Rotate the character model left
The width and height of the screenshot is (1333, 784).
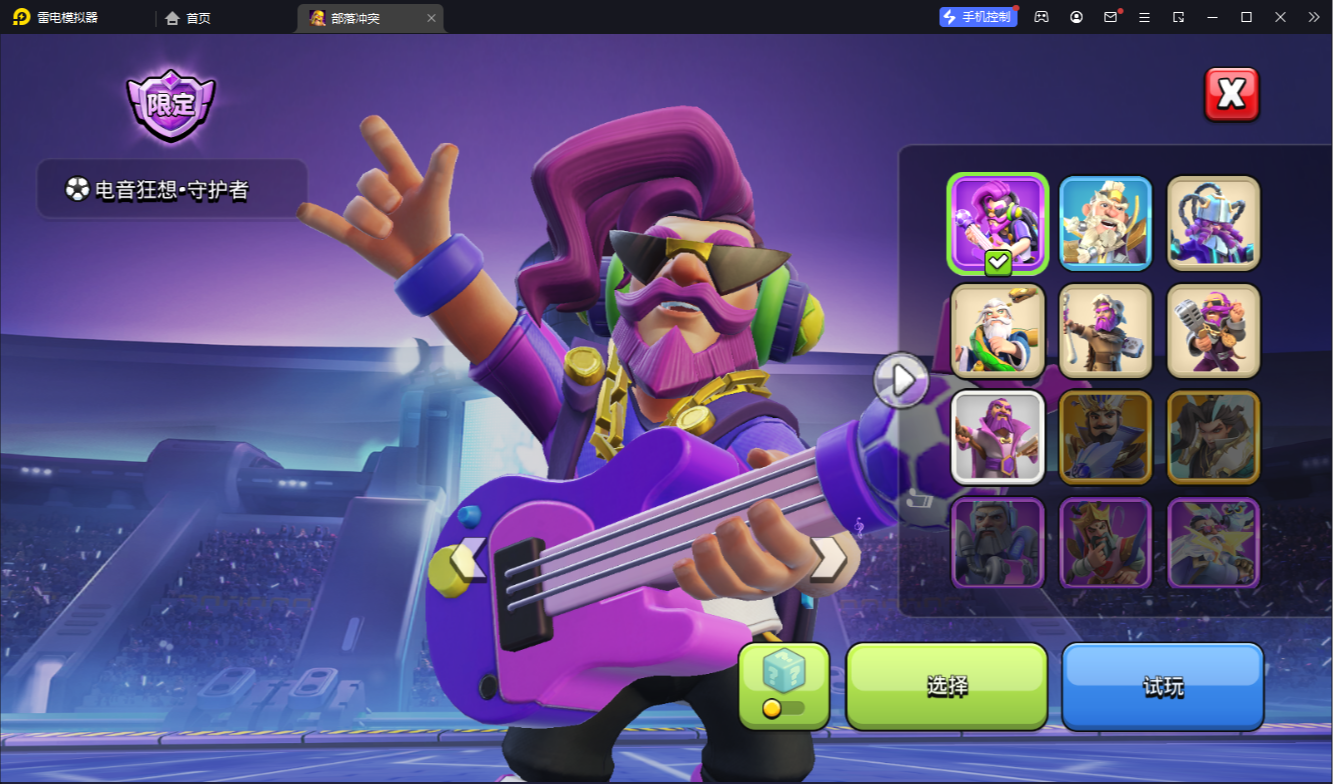click(x=468, y=560)
